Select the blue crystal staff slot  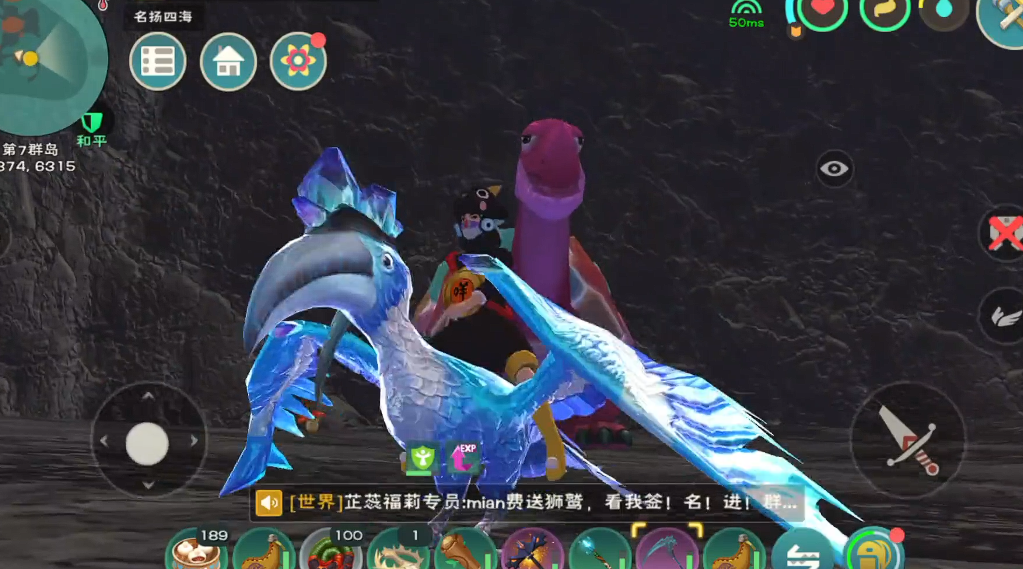tap(598, 553)
